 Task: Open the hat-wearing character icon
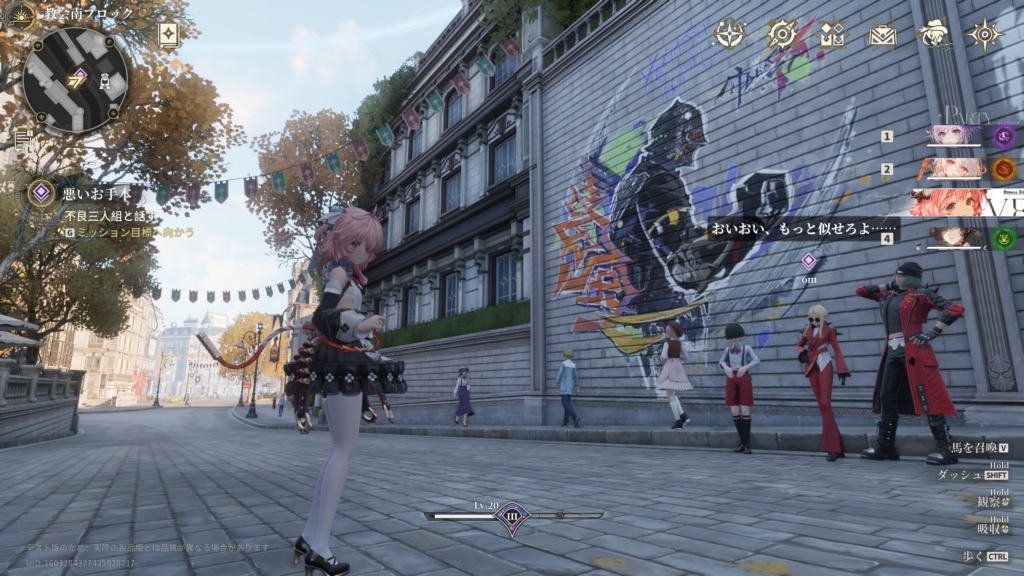pyautogui.click(x=934, y=34)
